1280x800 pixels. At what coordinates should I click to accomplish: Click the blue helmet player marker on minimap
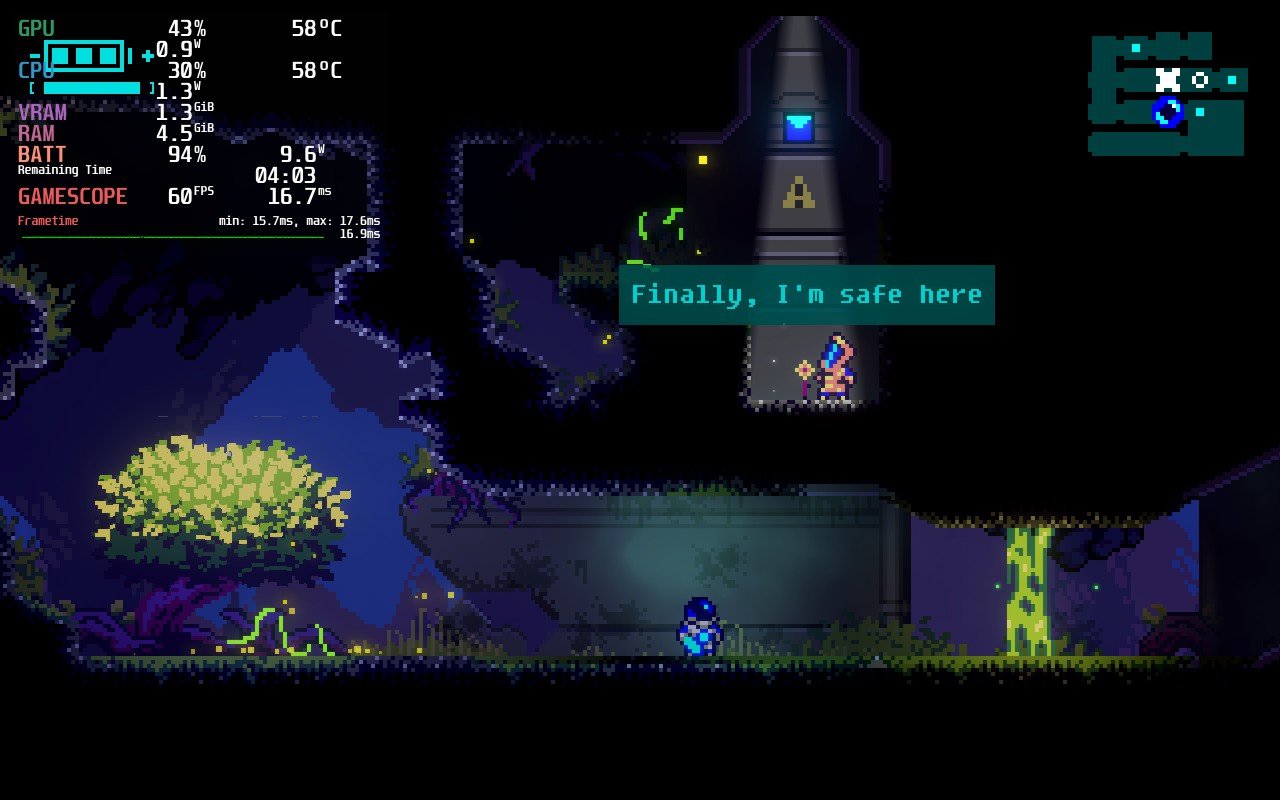tap(1167, 111)
